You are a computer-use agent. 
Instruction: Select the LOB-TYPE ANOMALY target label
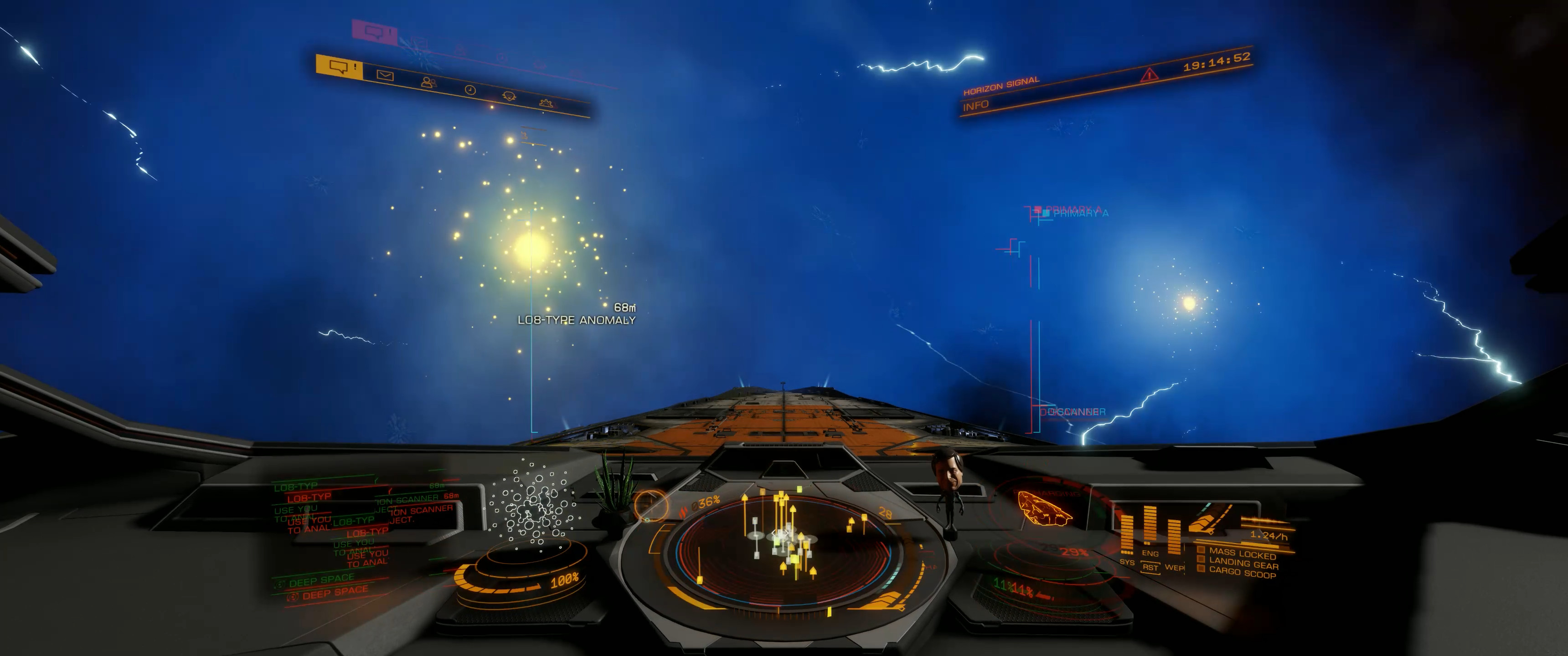pyautogui.click(x=576, y=320)
